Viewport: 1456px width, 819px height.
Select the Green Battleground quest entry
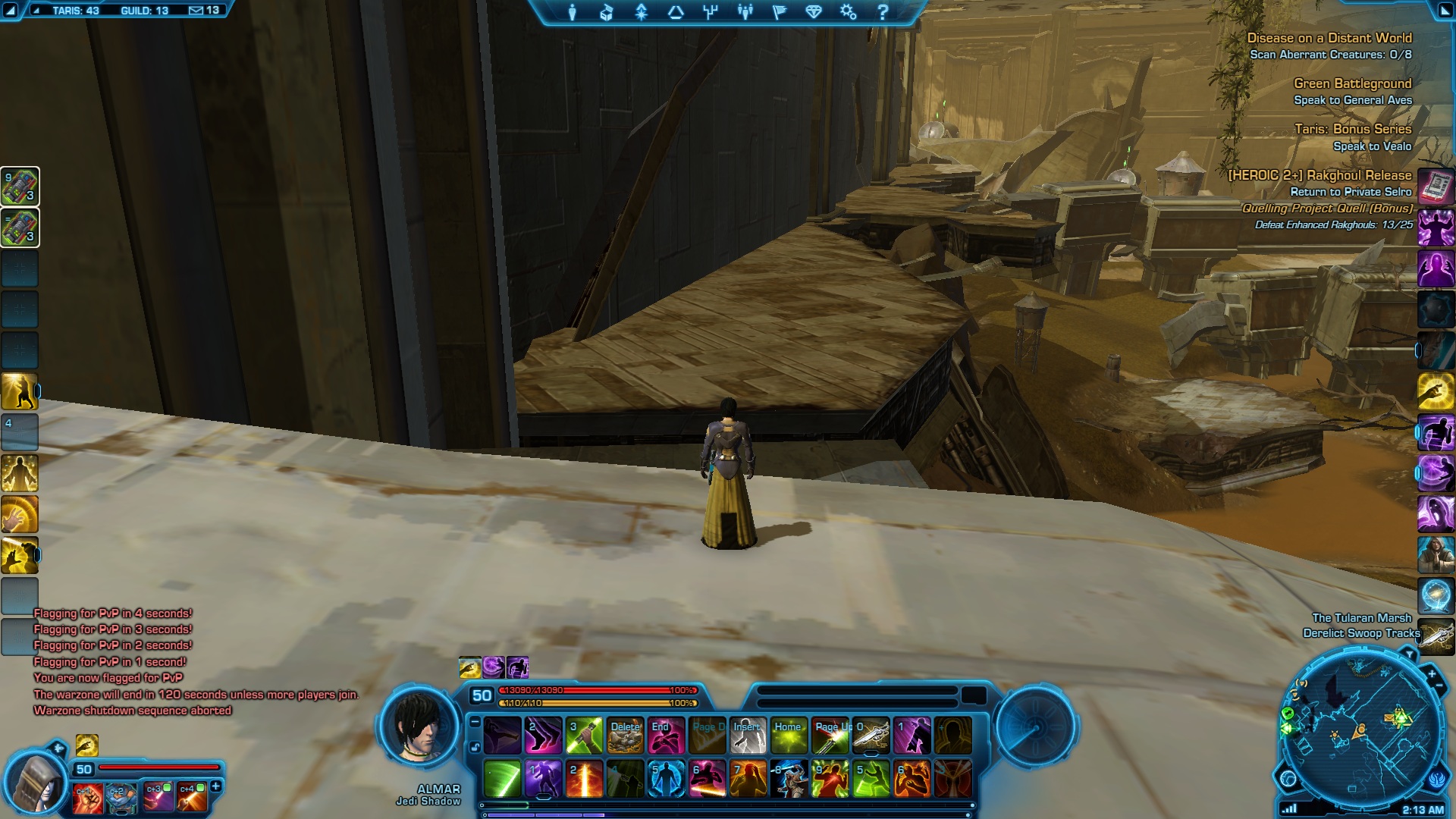click(x=1352, y=83)
